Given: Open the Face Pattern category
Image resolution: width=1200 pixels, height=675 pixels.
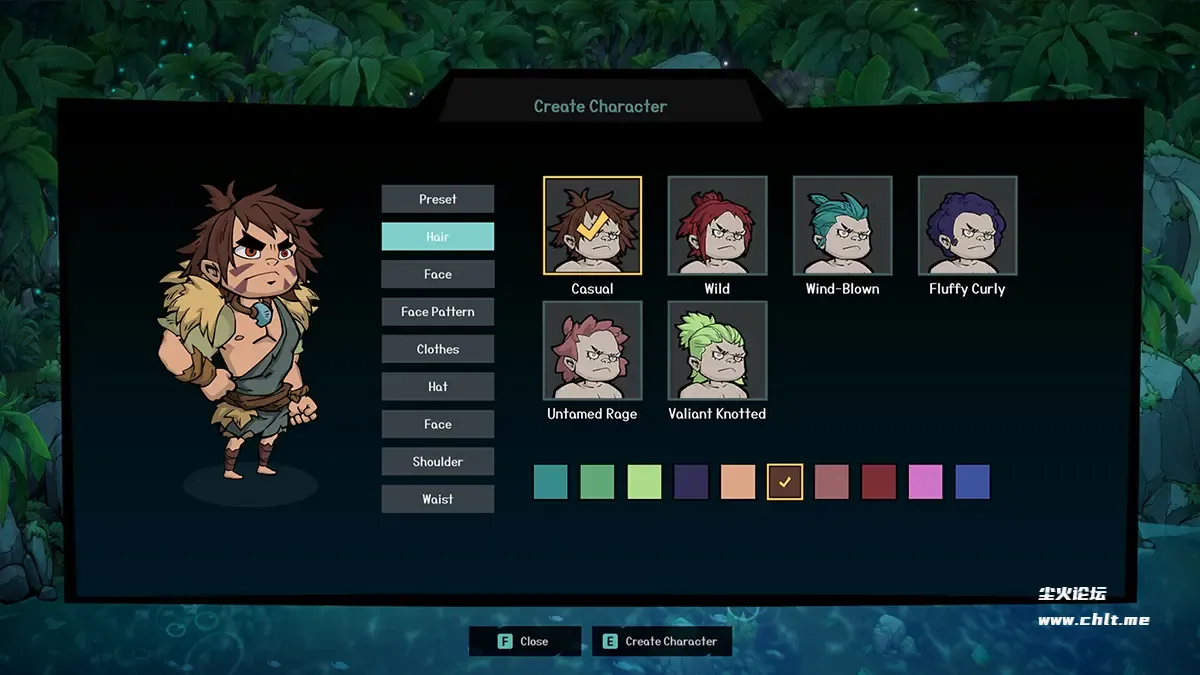Looking at the screenshot, I should coord(437,312).
